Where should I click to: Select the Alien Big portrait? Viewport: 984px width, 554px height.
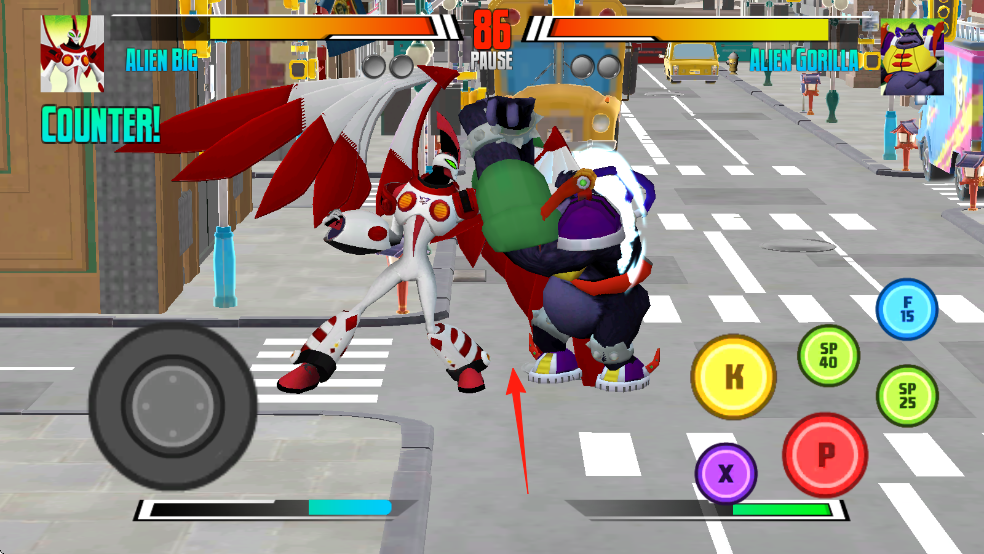pos(71,53)
